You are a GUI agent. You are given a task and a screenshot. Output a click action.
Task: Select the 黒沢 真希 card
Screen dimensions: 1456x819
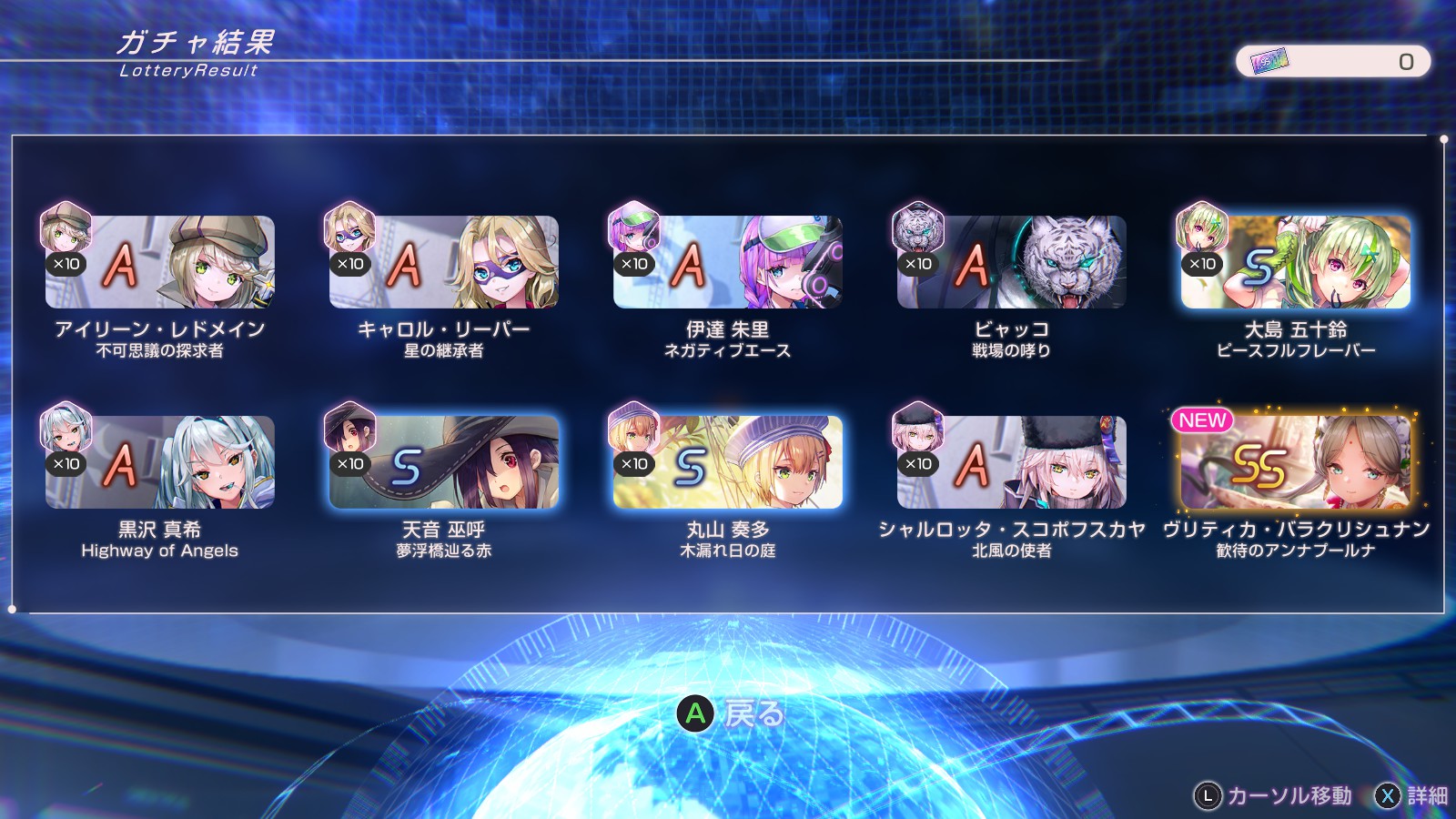(160, 462)
